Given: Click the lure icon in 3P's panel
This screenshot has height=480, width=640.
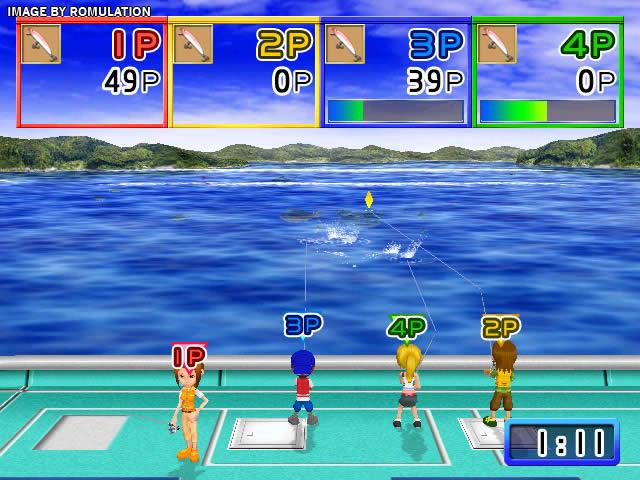Looking at the screenshot, I should coord(345,44).
